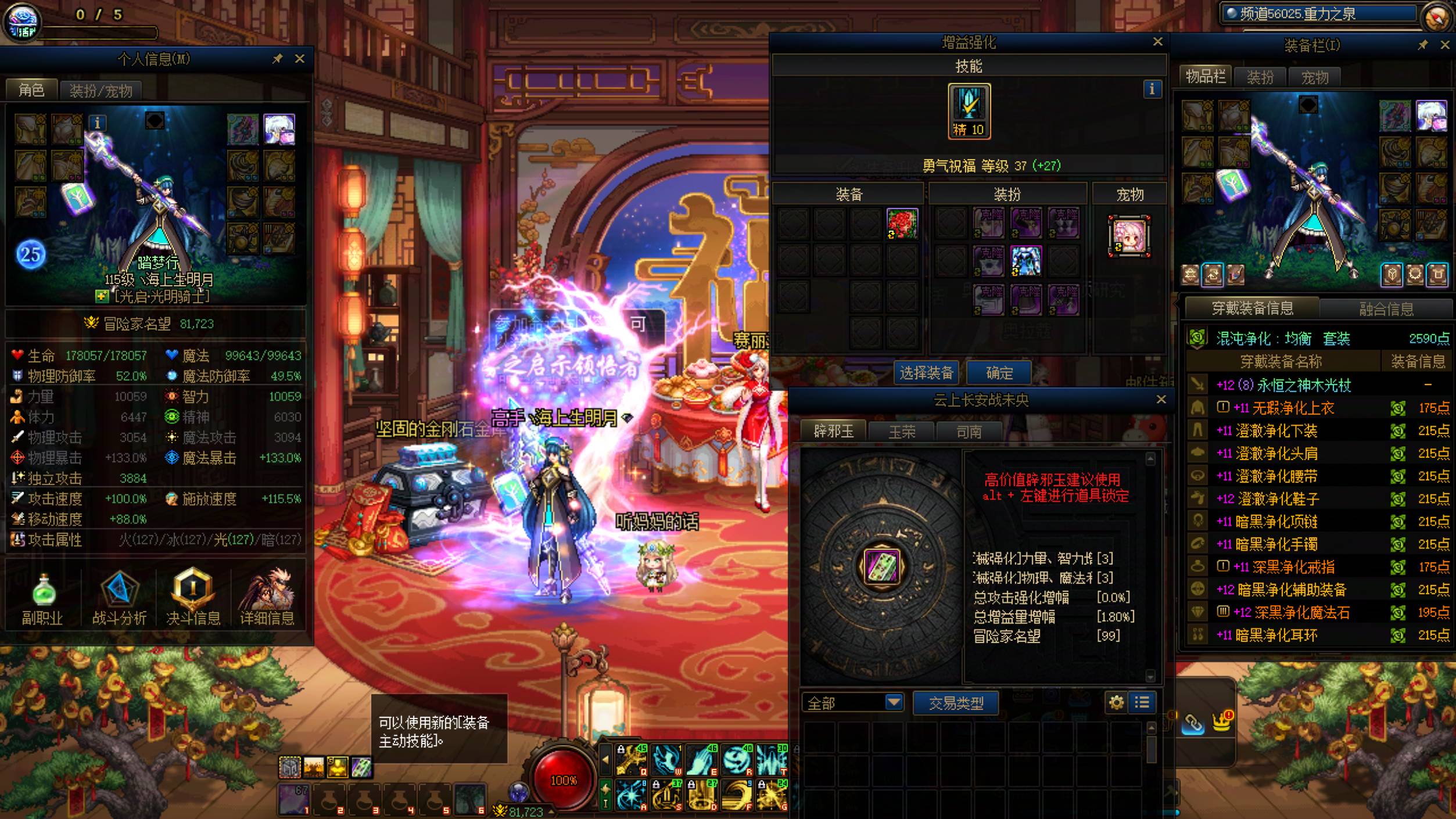Switch to the 装扮/宠物 tab
The image size is (1456, 819).
point(101,91)
